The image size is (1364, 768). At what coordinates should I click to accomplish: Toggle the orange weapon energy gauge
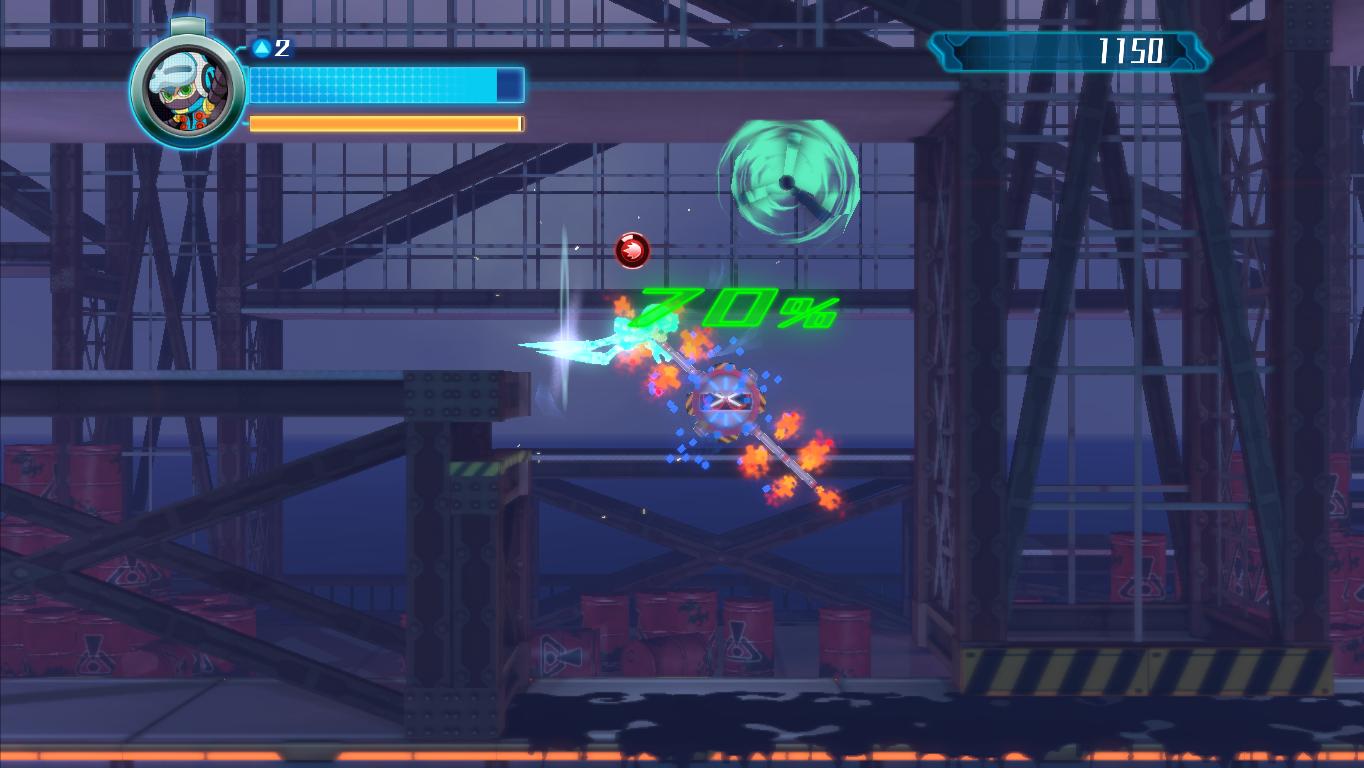coord(383,122)
